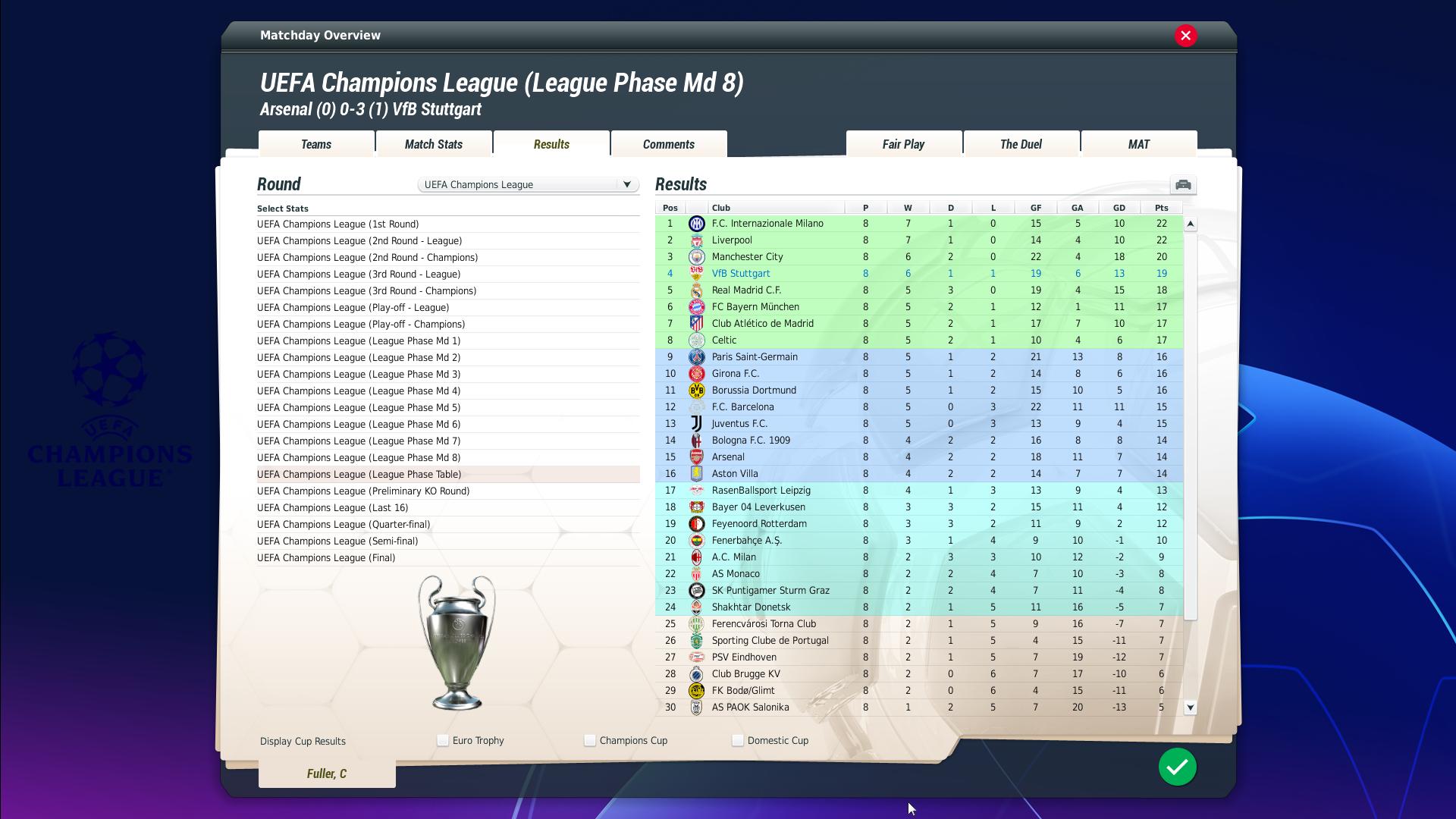The image size is (1456, 819).
Task: Close the Matchday Overview window
Action: click(x=1186, y=36)
